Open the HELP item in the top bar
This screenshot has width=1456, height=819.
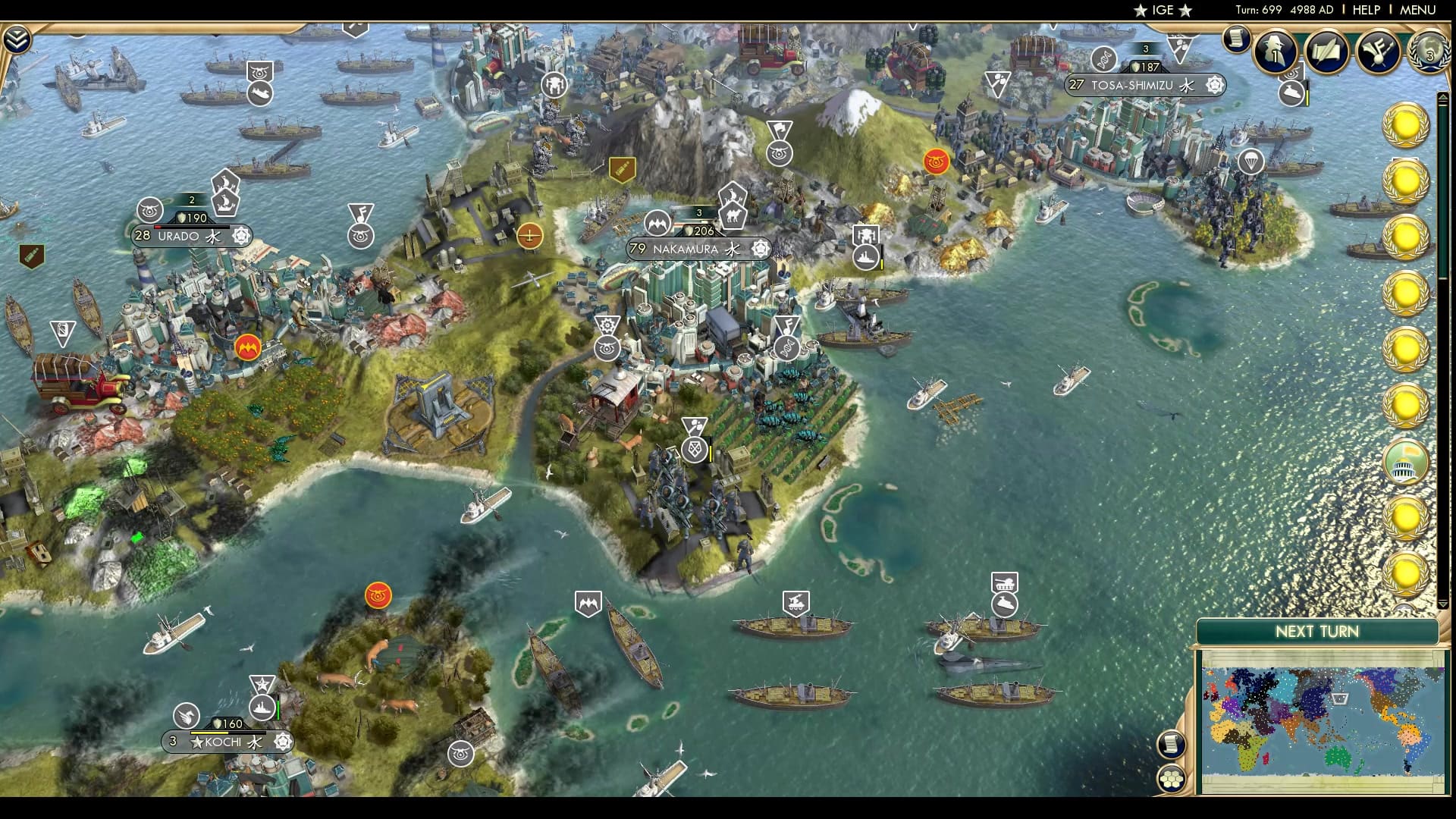click(1367, 11)
